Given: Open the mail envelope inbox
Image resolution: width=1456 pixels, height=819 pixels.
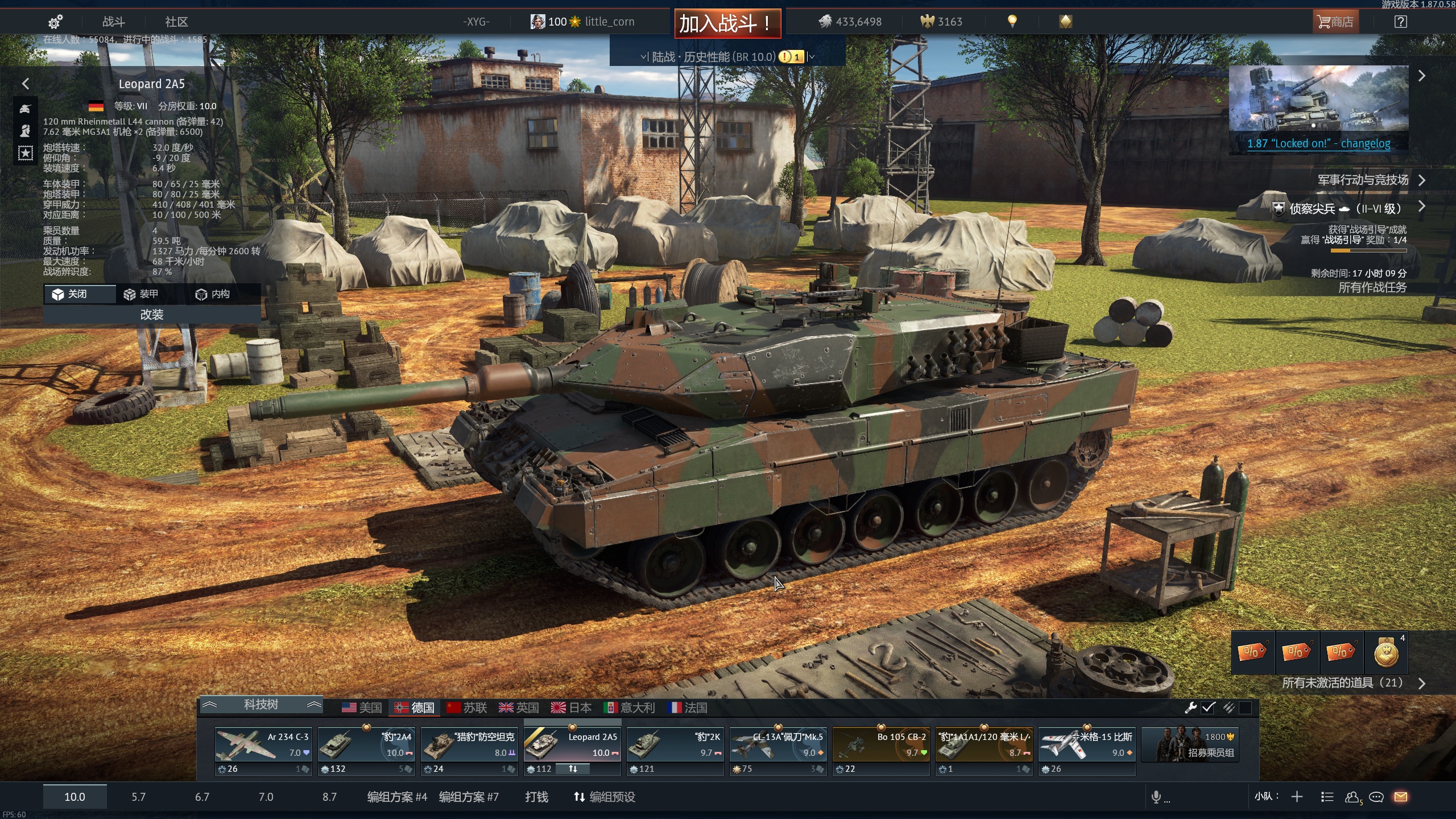Looking at the screenshot, I should pos(1401,797).
